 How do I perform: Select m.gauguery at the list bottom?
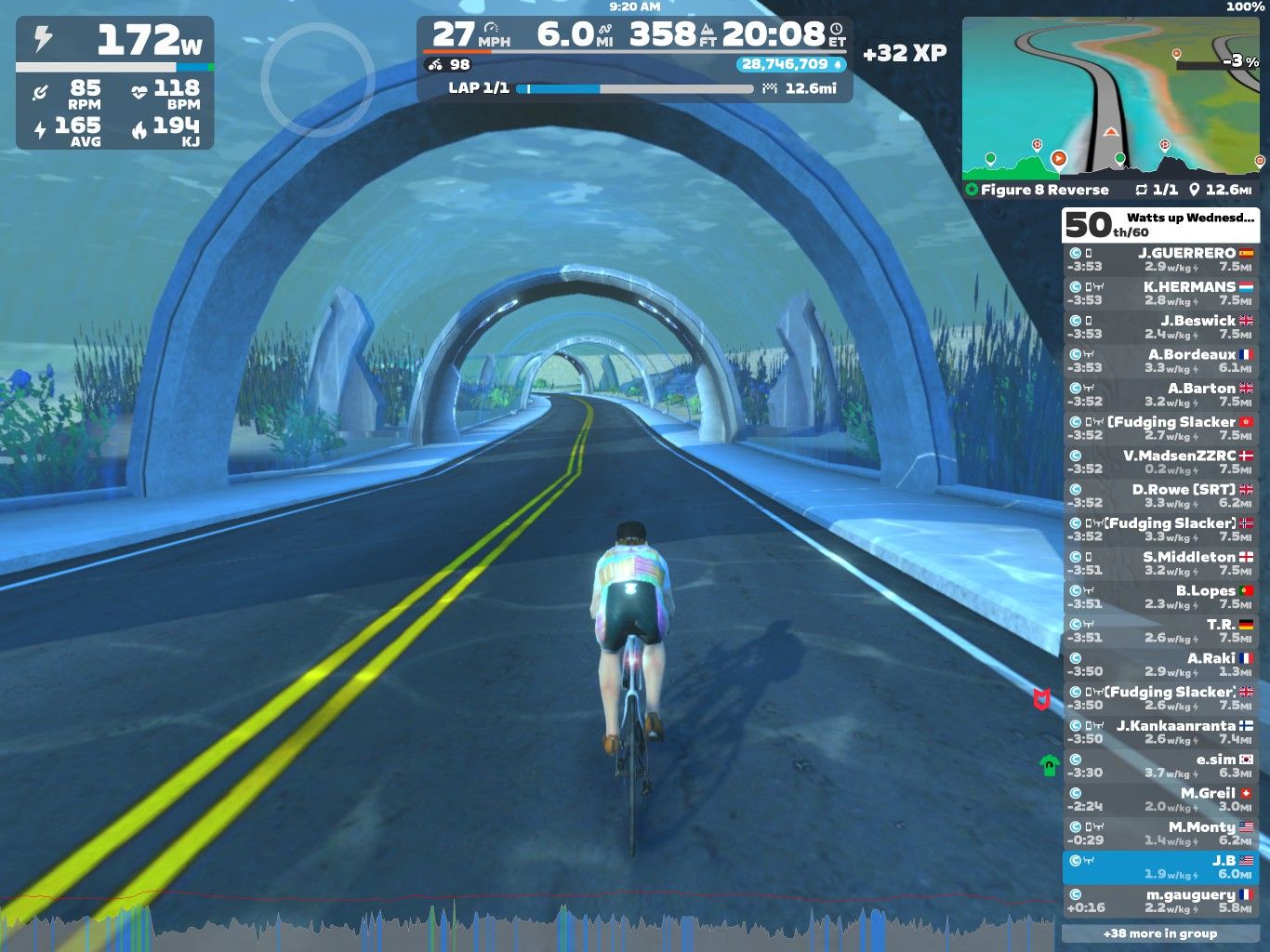[x=1160, y=901]
